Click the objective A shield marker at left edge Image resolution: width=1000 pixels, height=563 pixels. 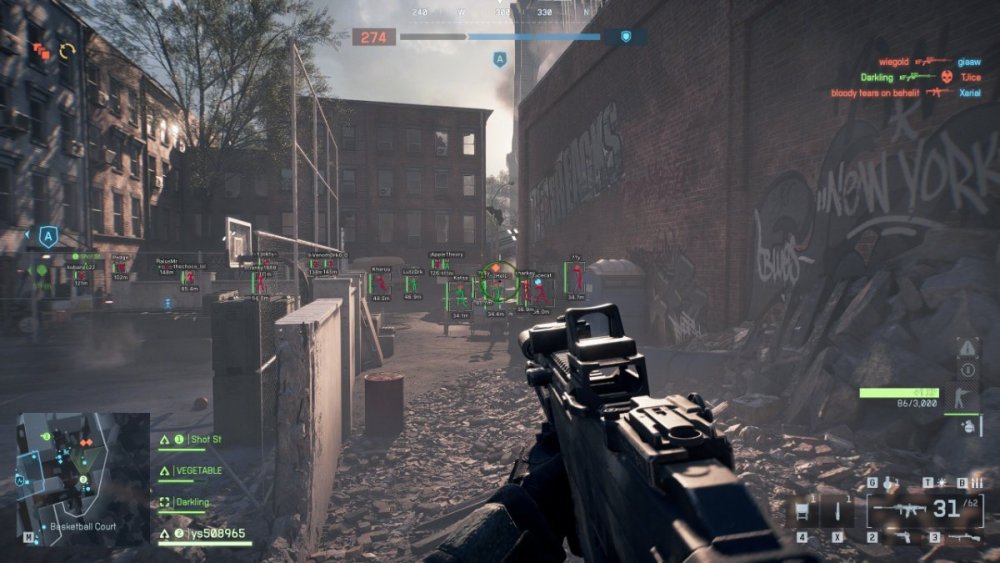(46, 236)
